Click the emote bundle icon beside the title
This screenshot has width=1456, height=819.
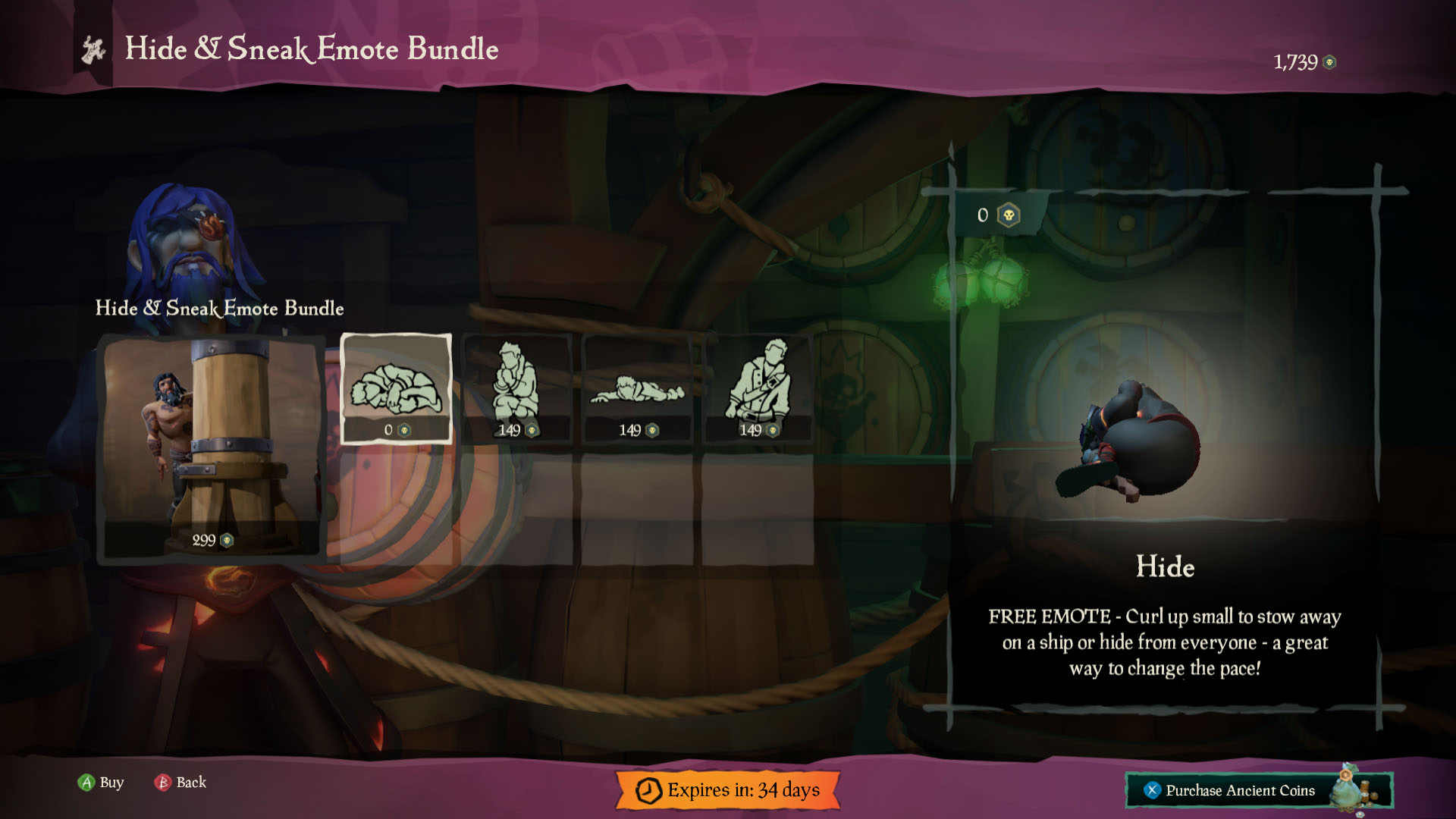click(93, 50)
